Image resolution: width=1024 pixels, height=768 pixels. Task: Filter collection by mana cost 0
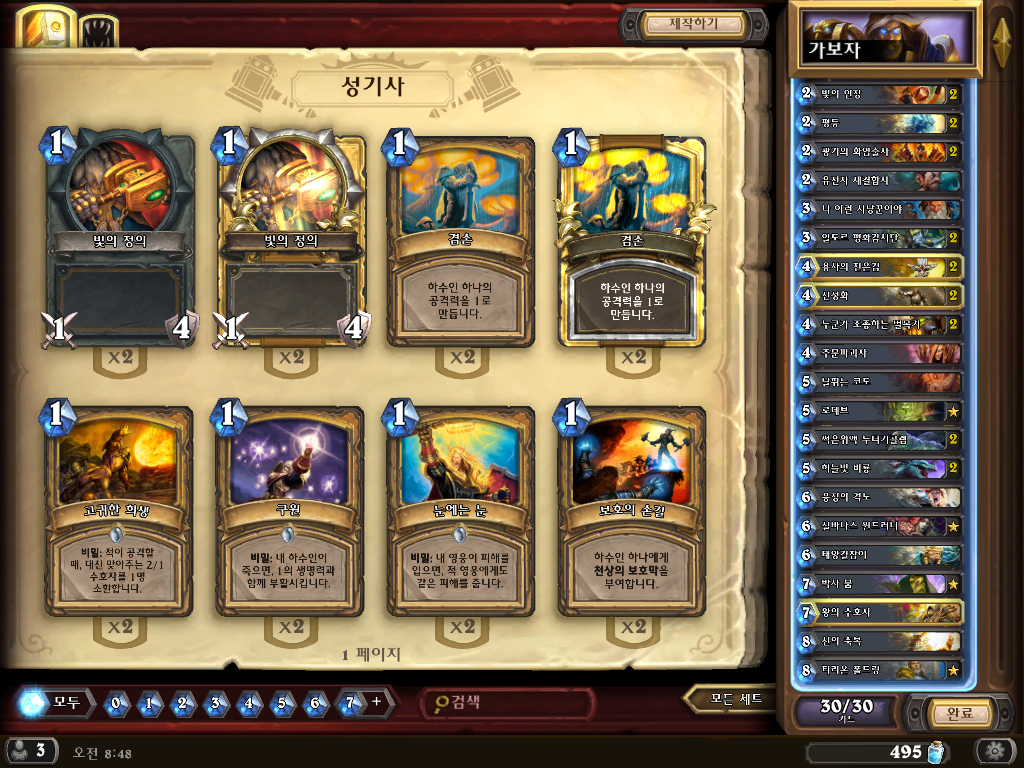click(x=117, y=703)
